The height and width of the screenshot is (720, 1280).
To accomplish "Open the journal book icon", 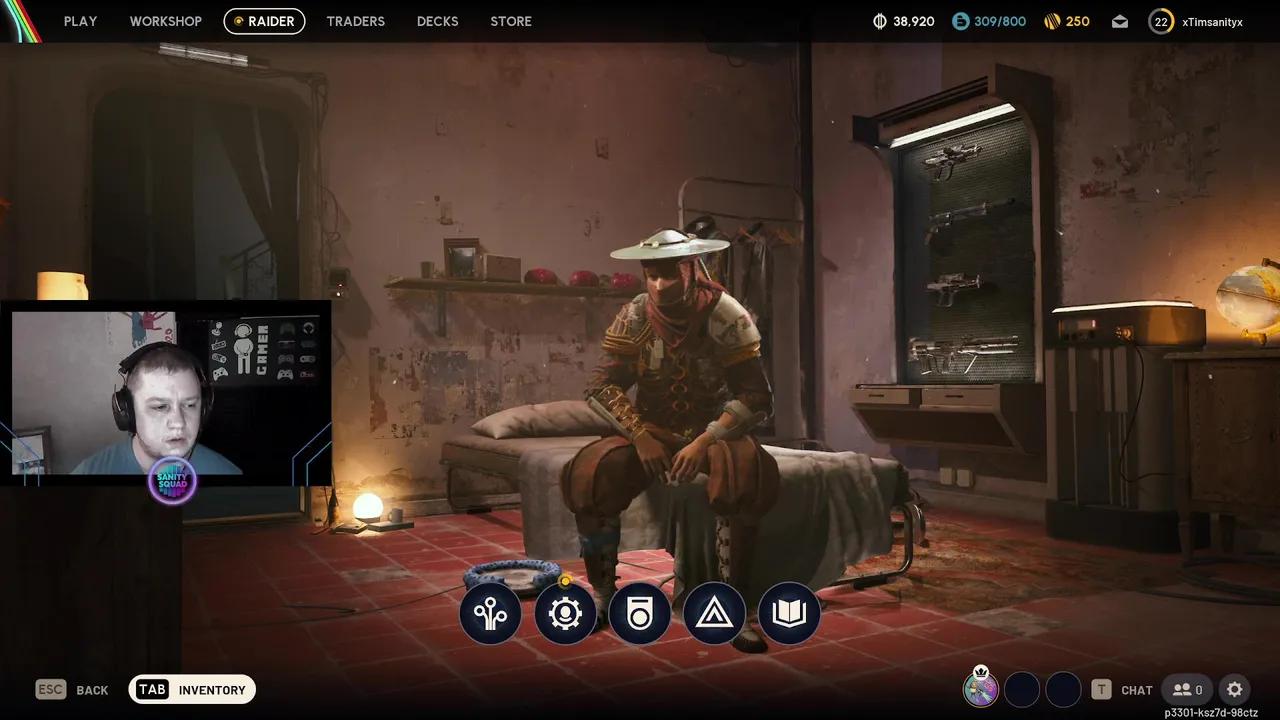I will (788, 614).
